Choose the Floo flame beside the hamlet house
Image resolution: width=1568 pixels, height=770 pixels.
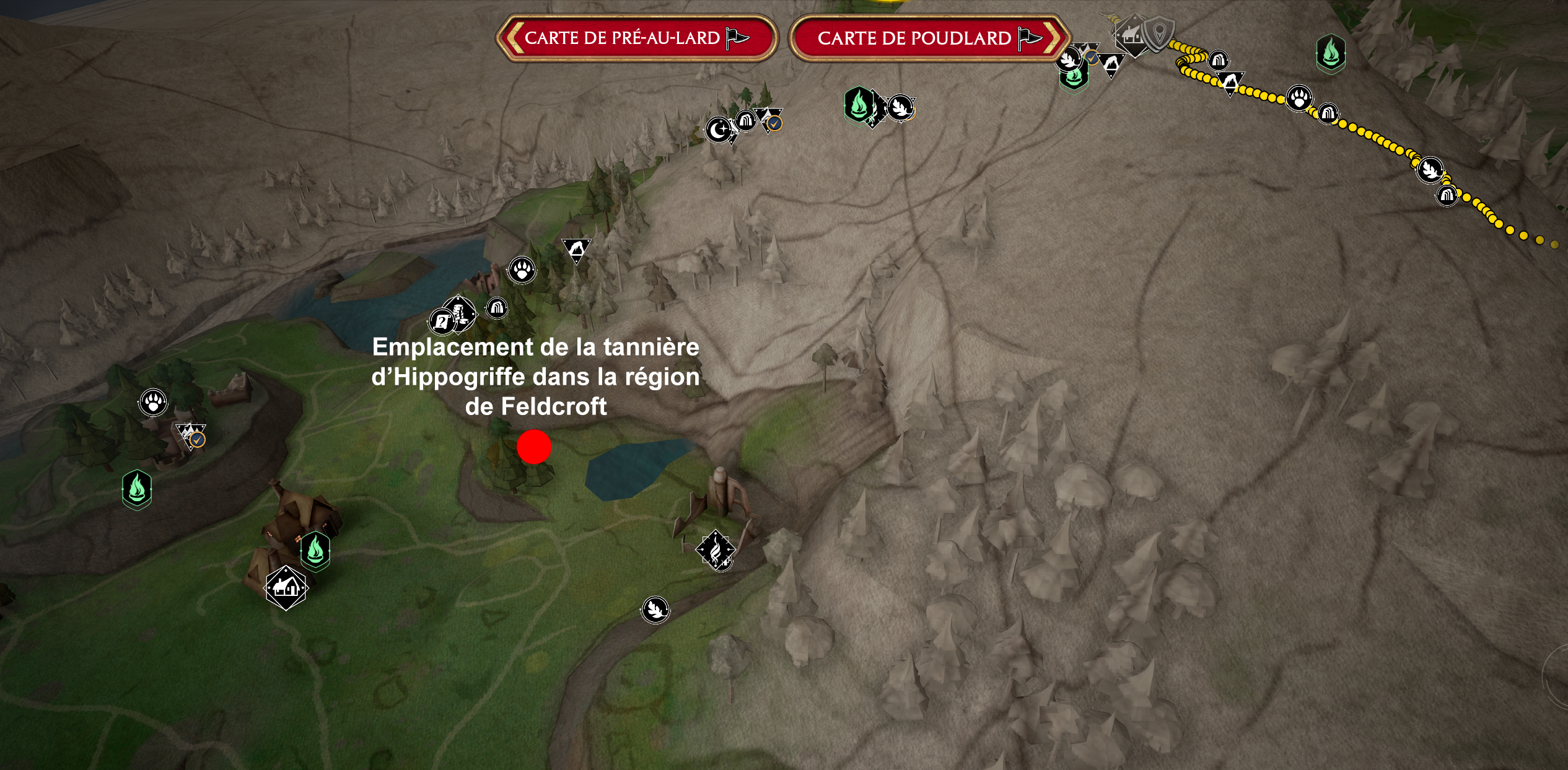click(315, 550)
